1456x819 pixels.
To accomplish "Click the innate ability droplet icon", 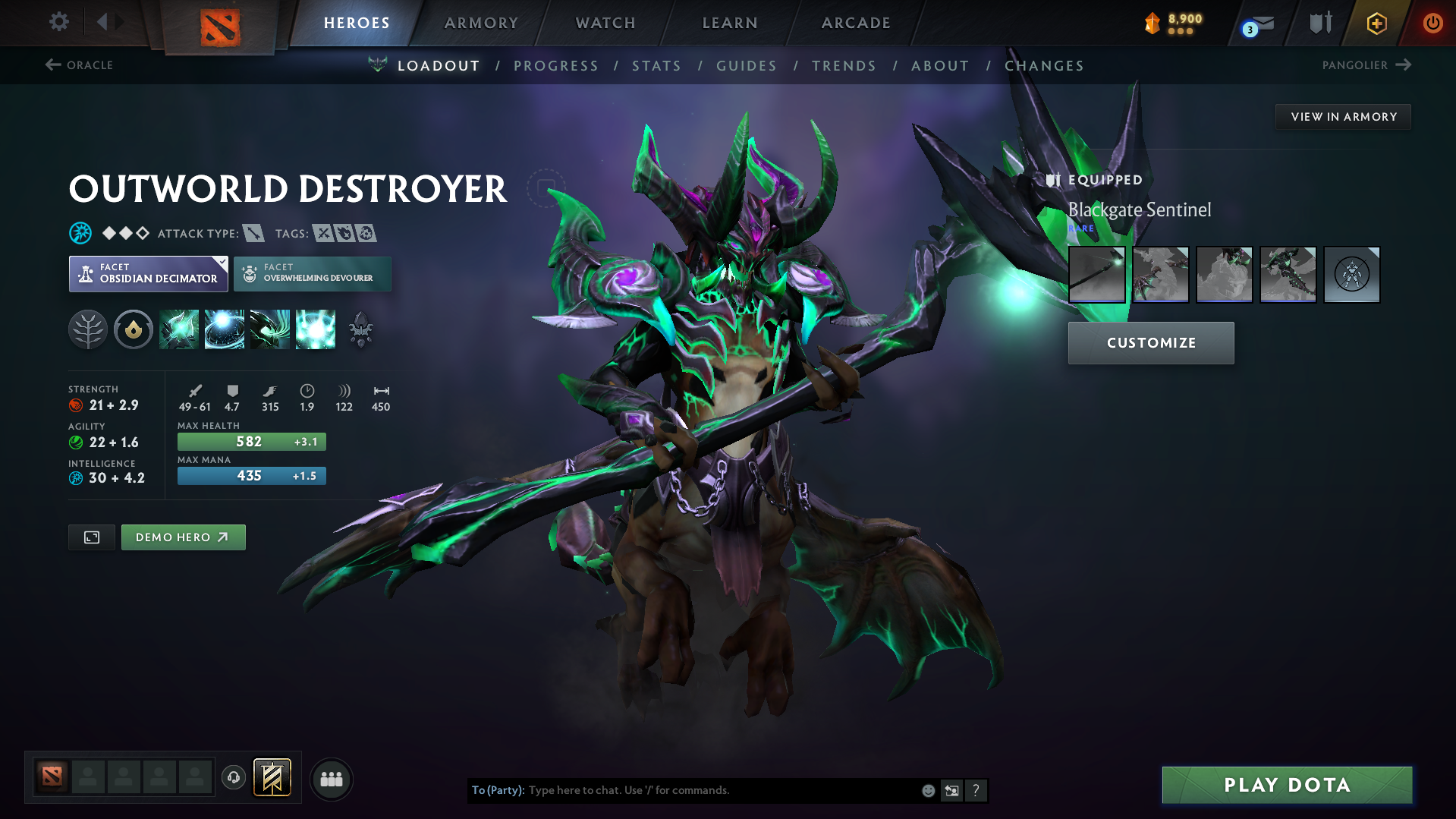I will 134,329.
